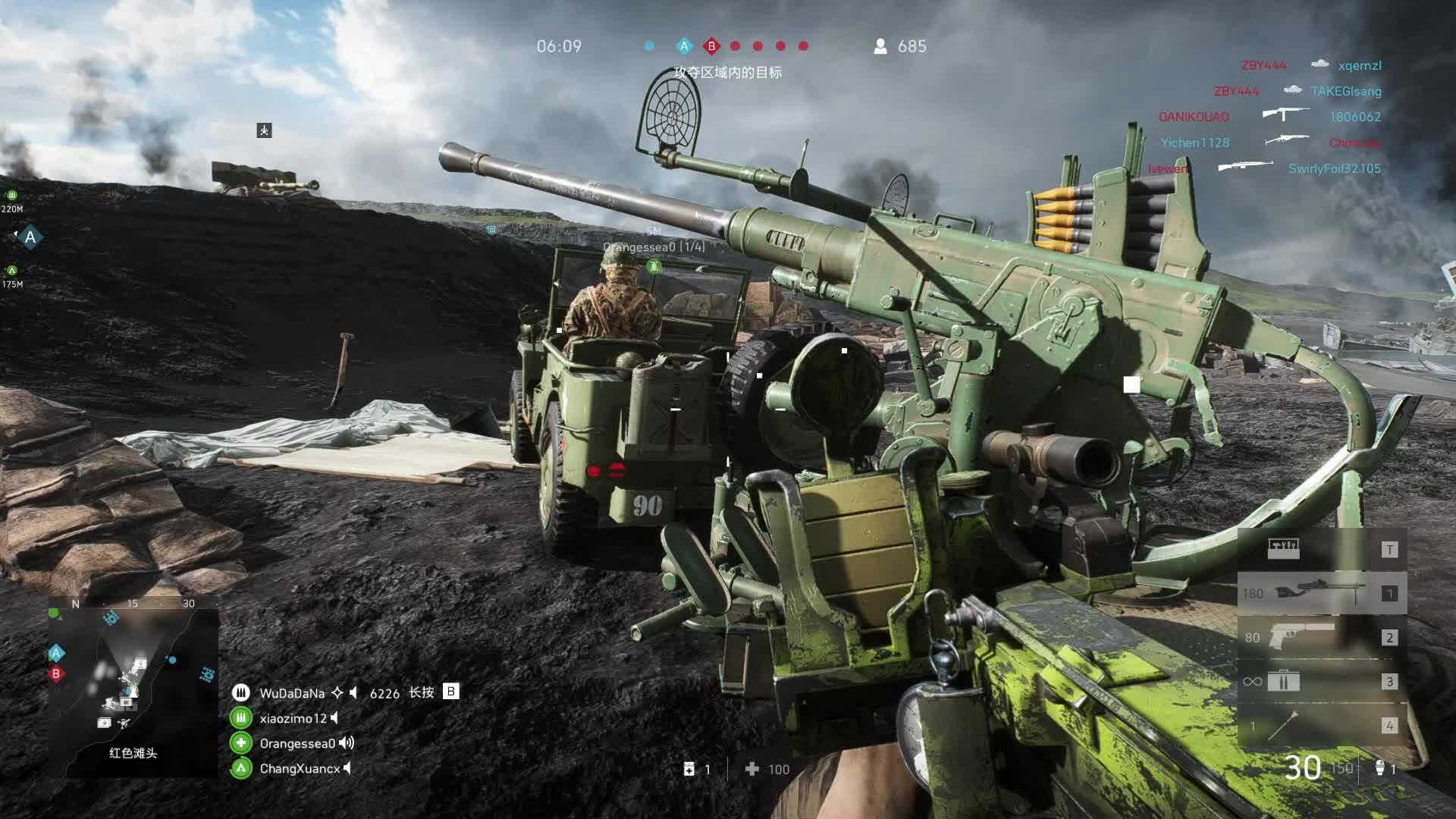Click the minimap
1456x819 pixels.
(x=133, y=686)
